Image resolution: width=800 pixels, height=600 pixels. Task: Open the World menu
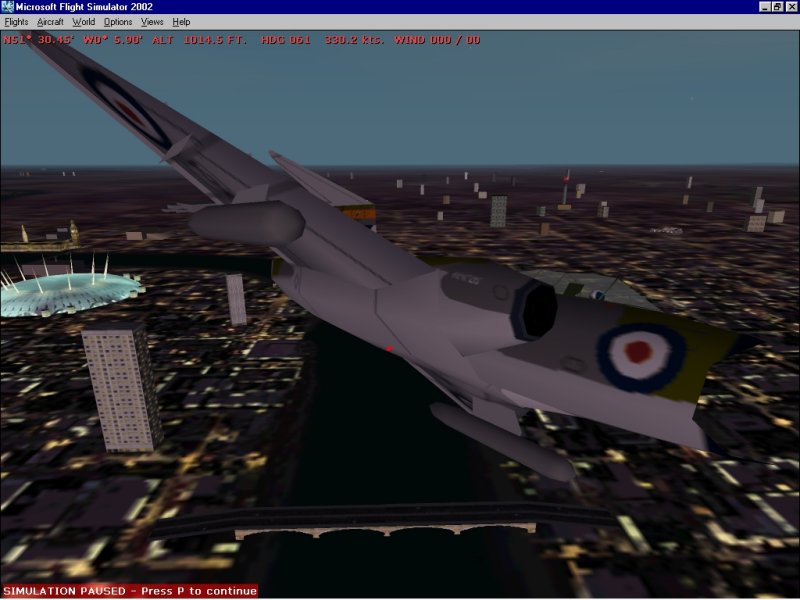click(x=84, y=21)
